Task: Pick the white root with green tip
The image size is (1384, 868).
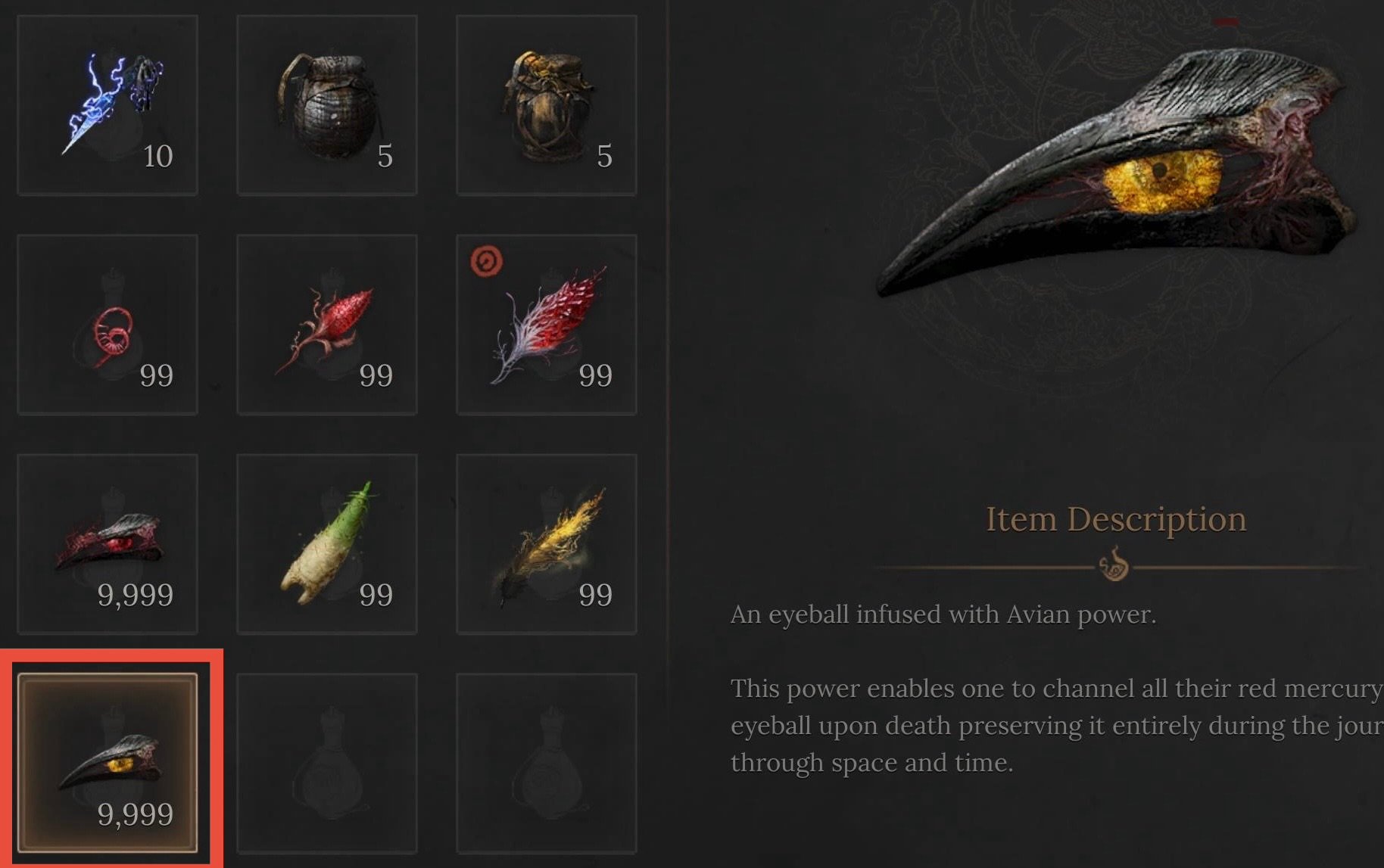Action: (x=327, y=544)
